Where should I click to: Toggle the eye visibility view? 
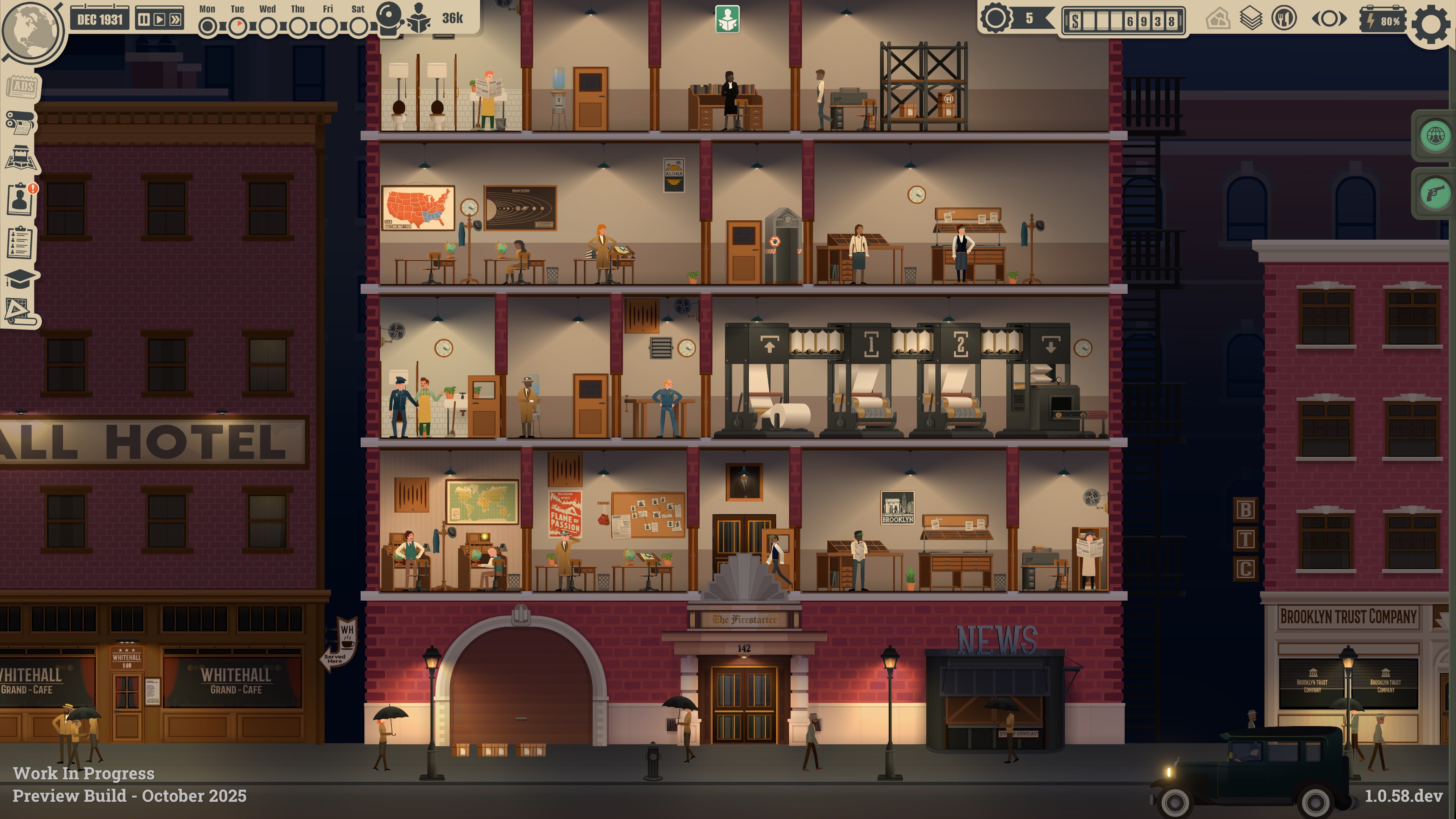coord(1329,19)
